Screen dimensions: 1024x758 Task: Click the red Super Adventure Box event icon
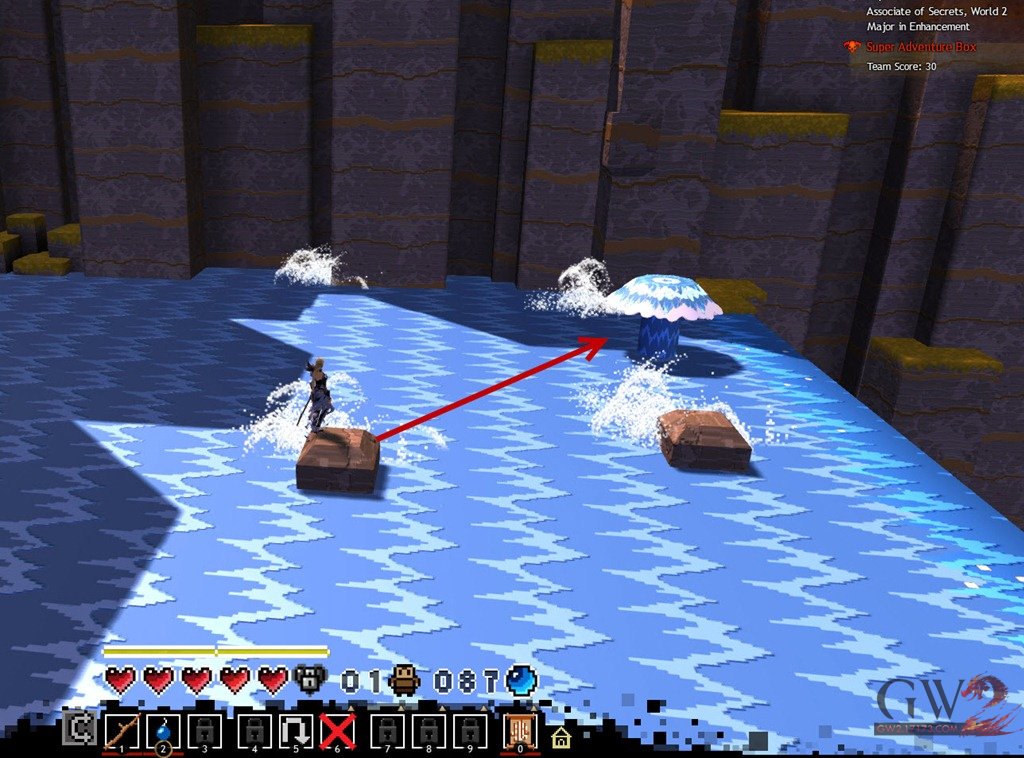coord(852,47)
